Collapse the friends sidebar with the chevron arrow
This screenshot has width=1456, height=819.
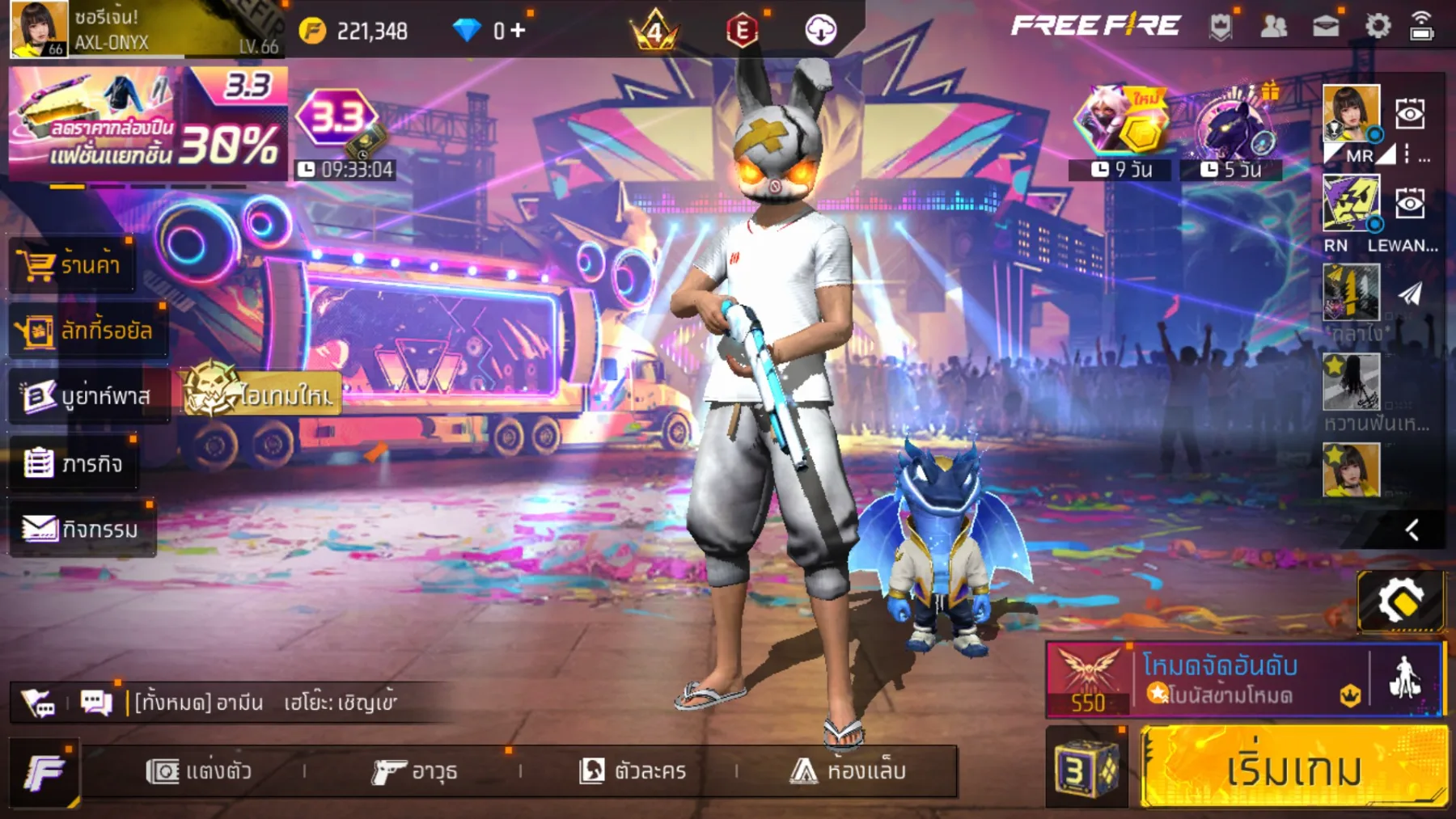[x=1412, y=530]
